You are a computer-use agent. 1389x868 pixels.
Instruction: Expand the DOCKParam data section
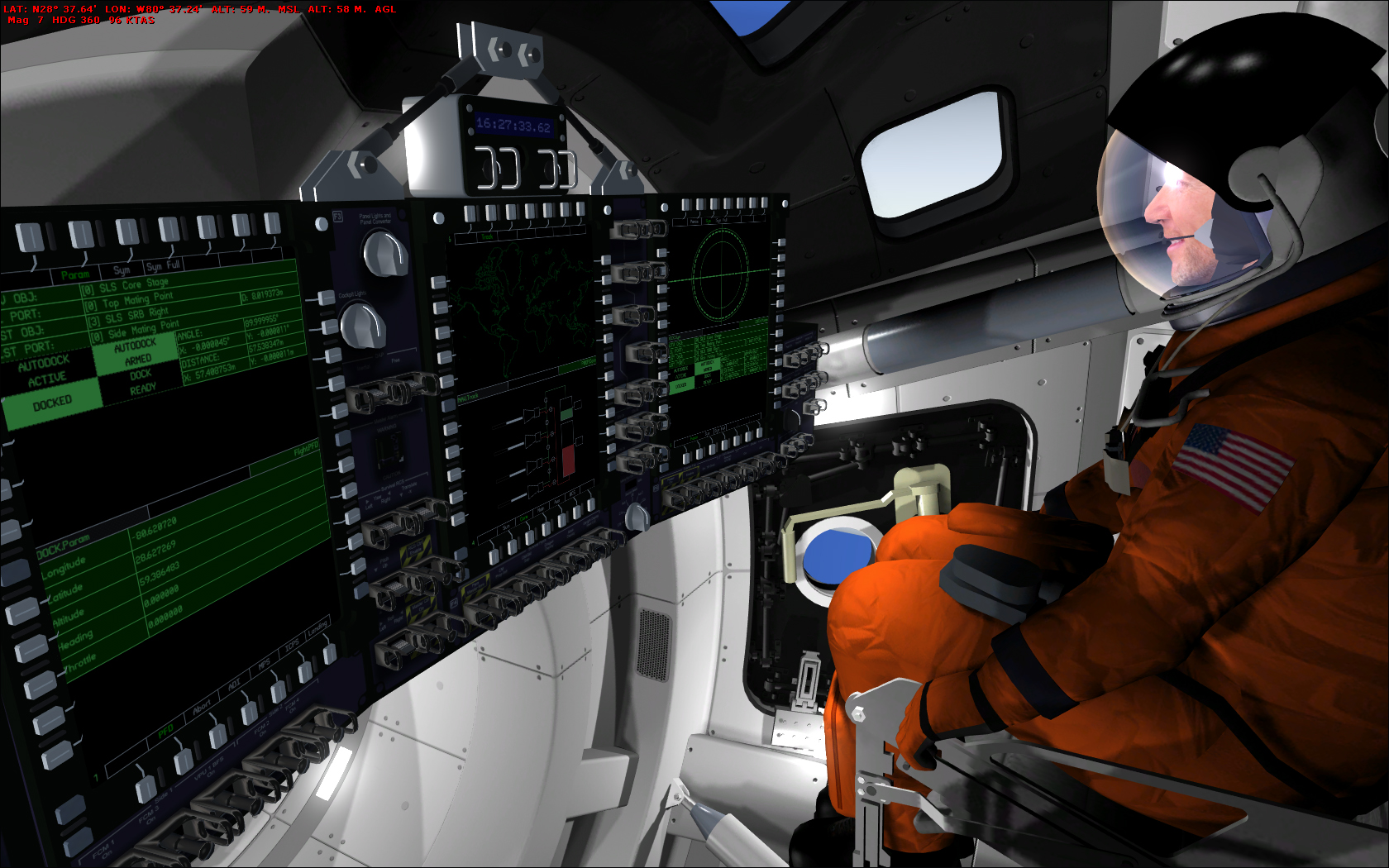click(x=64, y=546)
